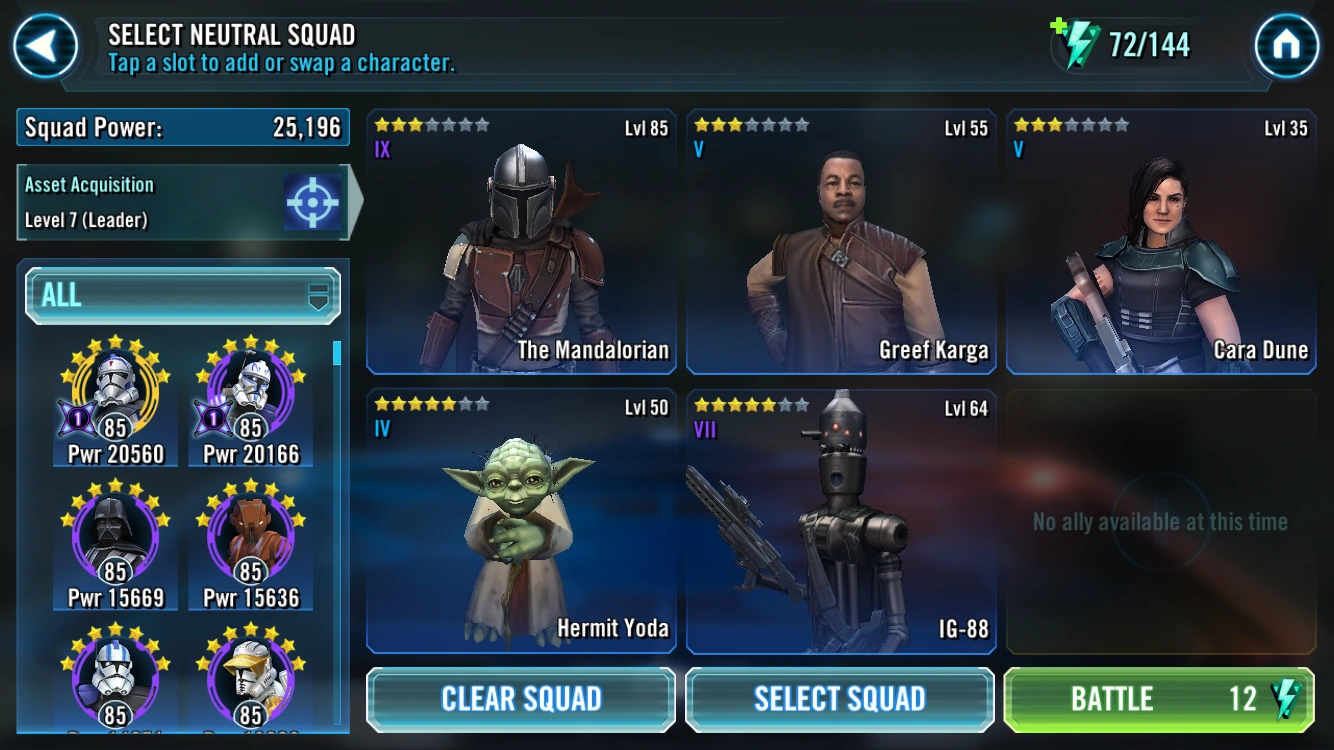Start the battle for 12 energy
The height and width of the screenshot is (750, 1334).
[x=1159, y=699]
